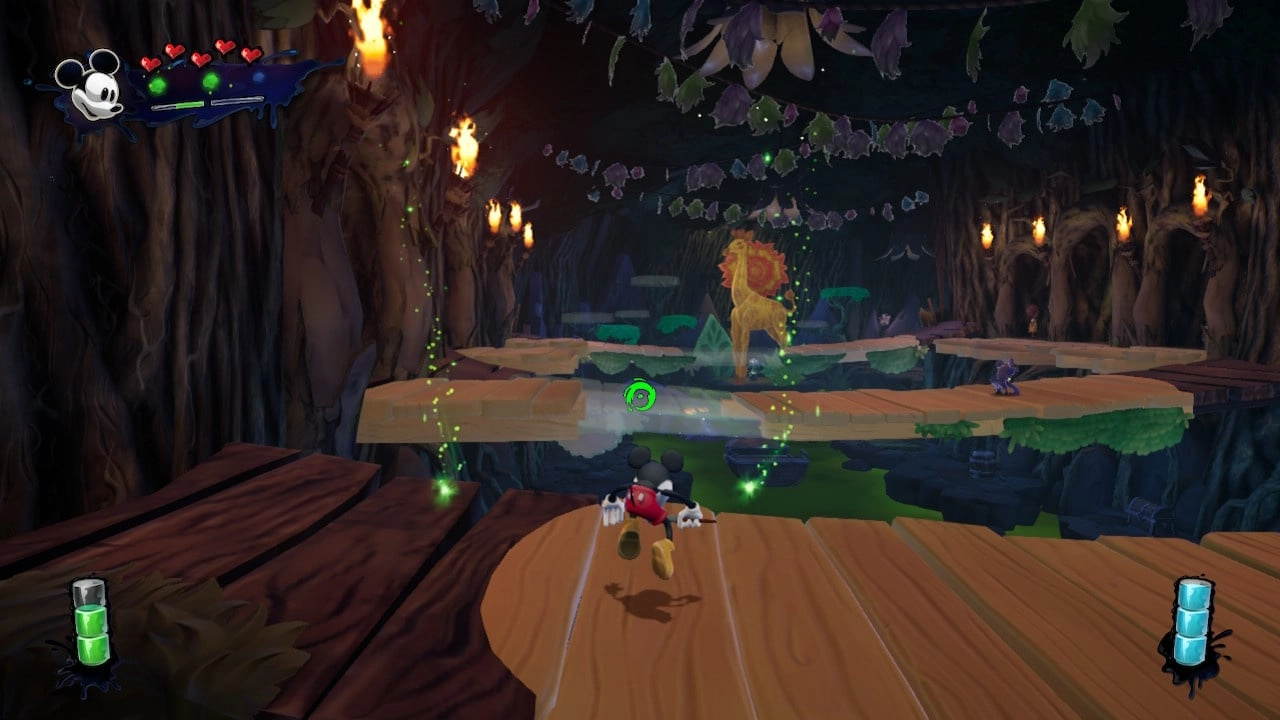Click the leftmost green sketch orb on HUD
1280x720 pixels.
158,84
